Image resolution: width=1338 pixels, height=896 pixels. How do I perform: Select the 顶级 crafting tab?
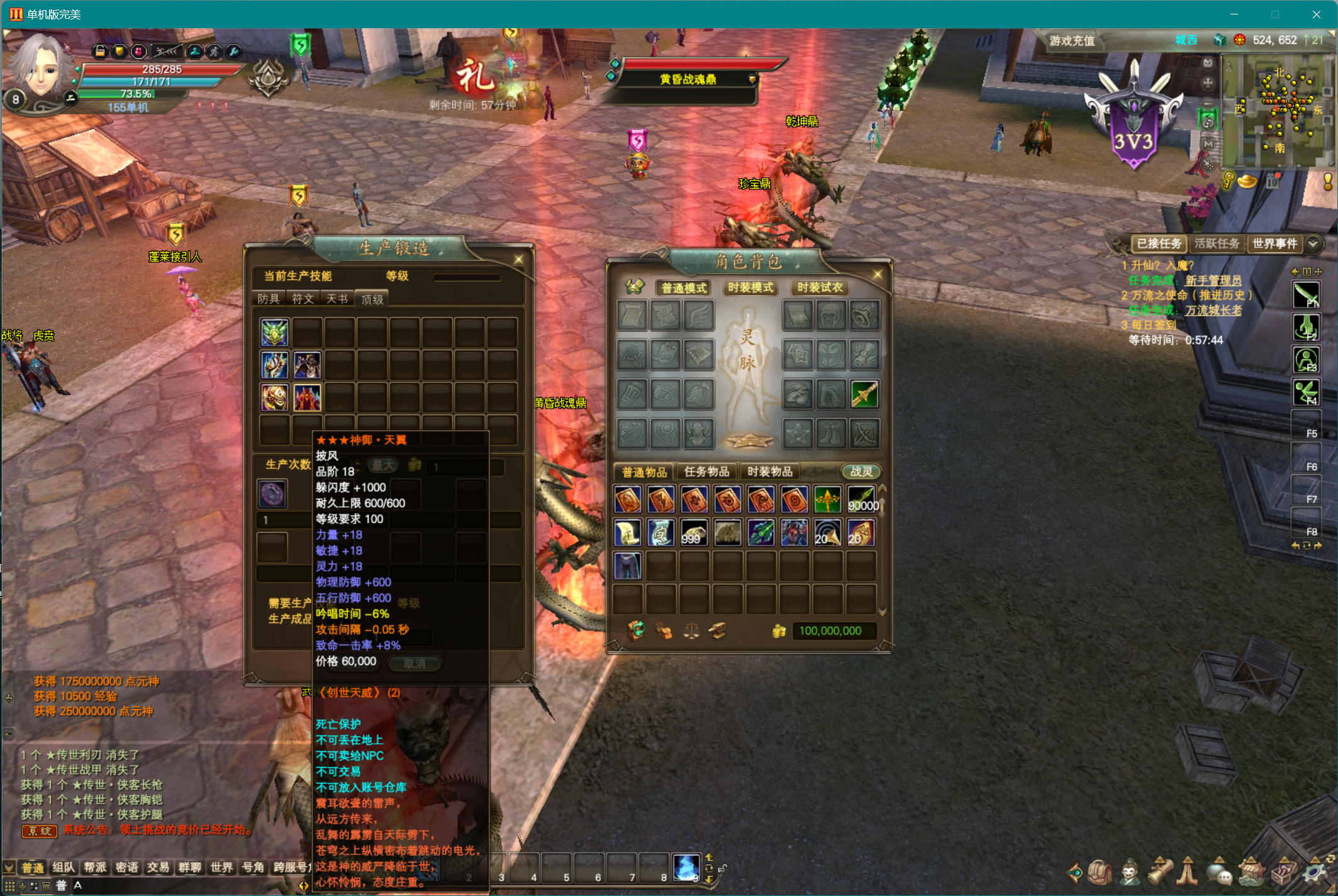pos(372,299)
